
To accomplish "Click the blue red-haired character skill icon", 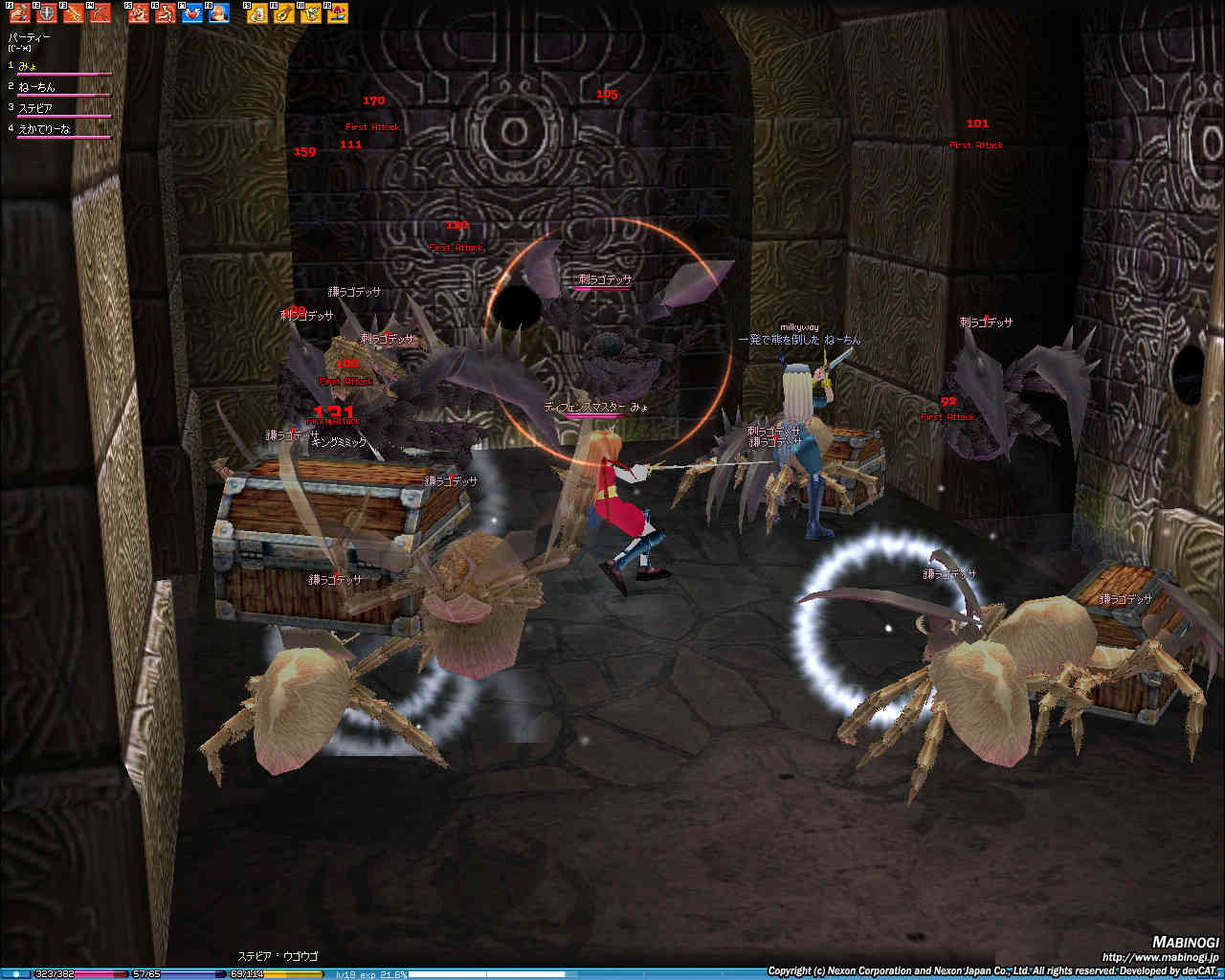I will point(219,13).
